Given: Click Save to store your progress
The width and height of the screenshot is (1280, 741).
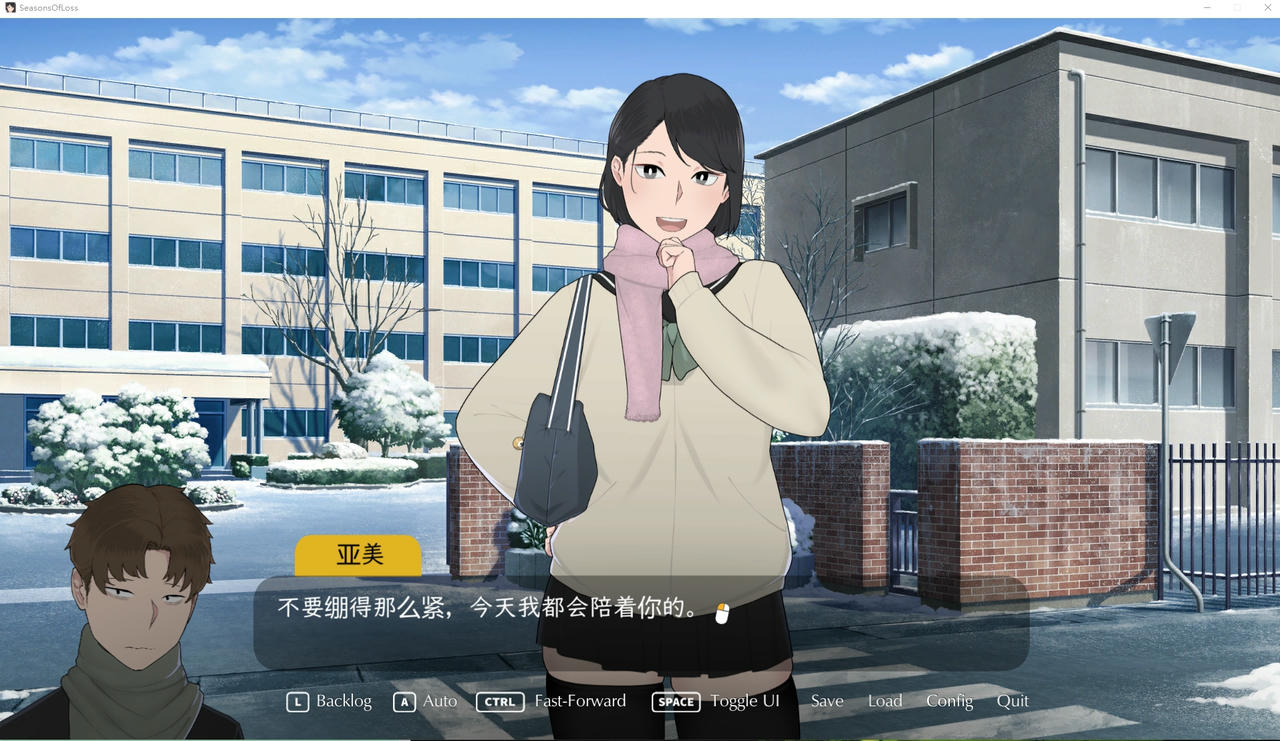Looking at the screenshot, I should pos(826,702).
